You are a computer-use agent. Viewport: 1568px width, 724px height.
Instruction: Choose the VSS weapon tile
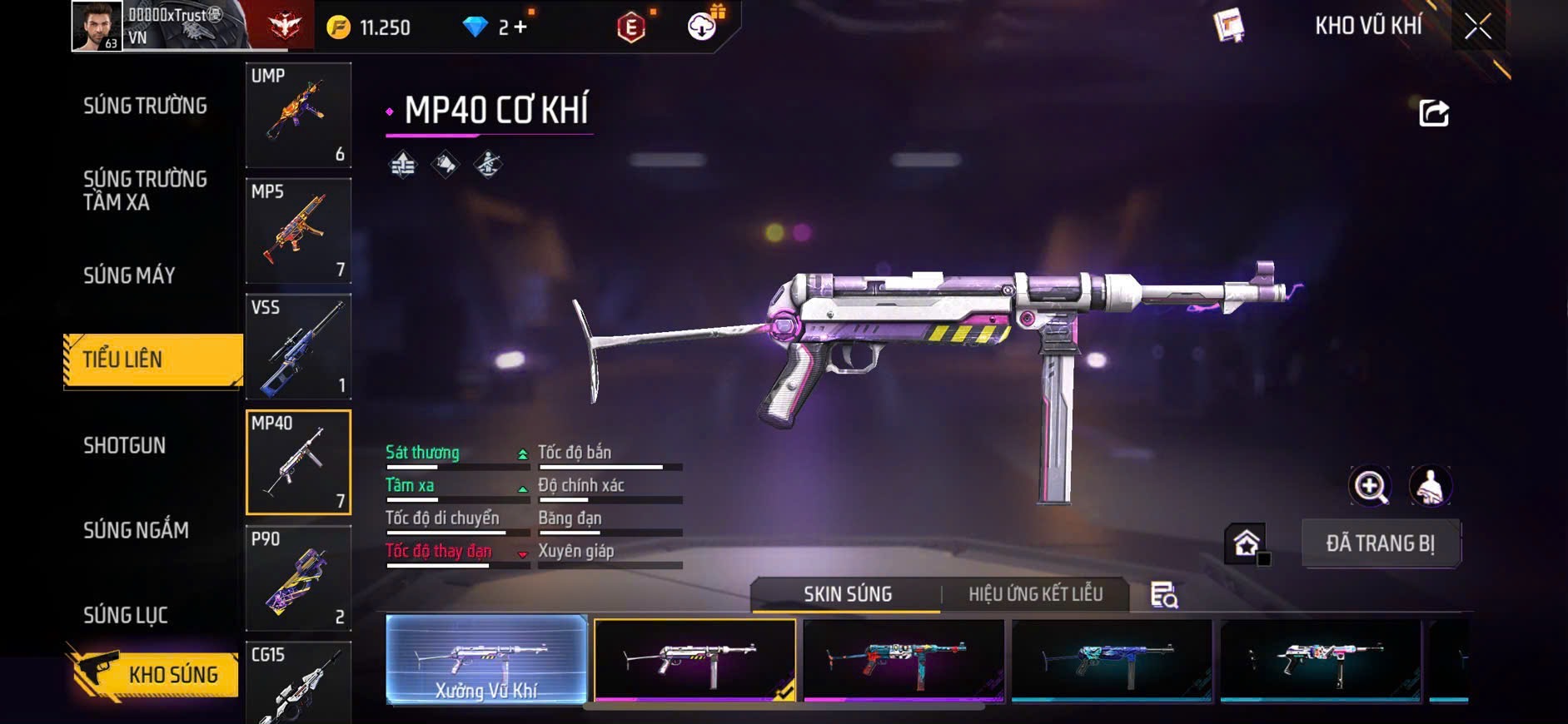point(298,346)
